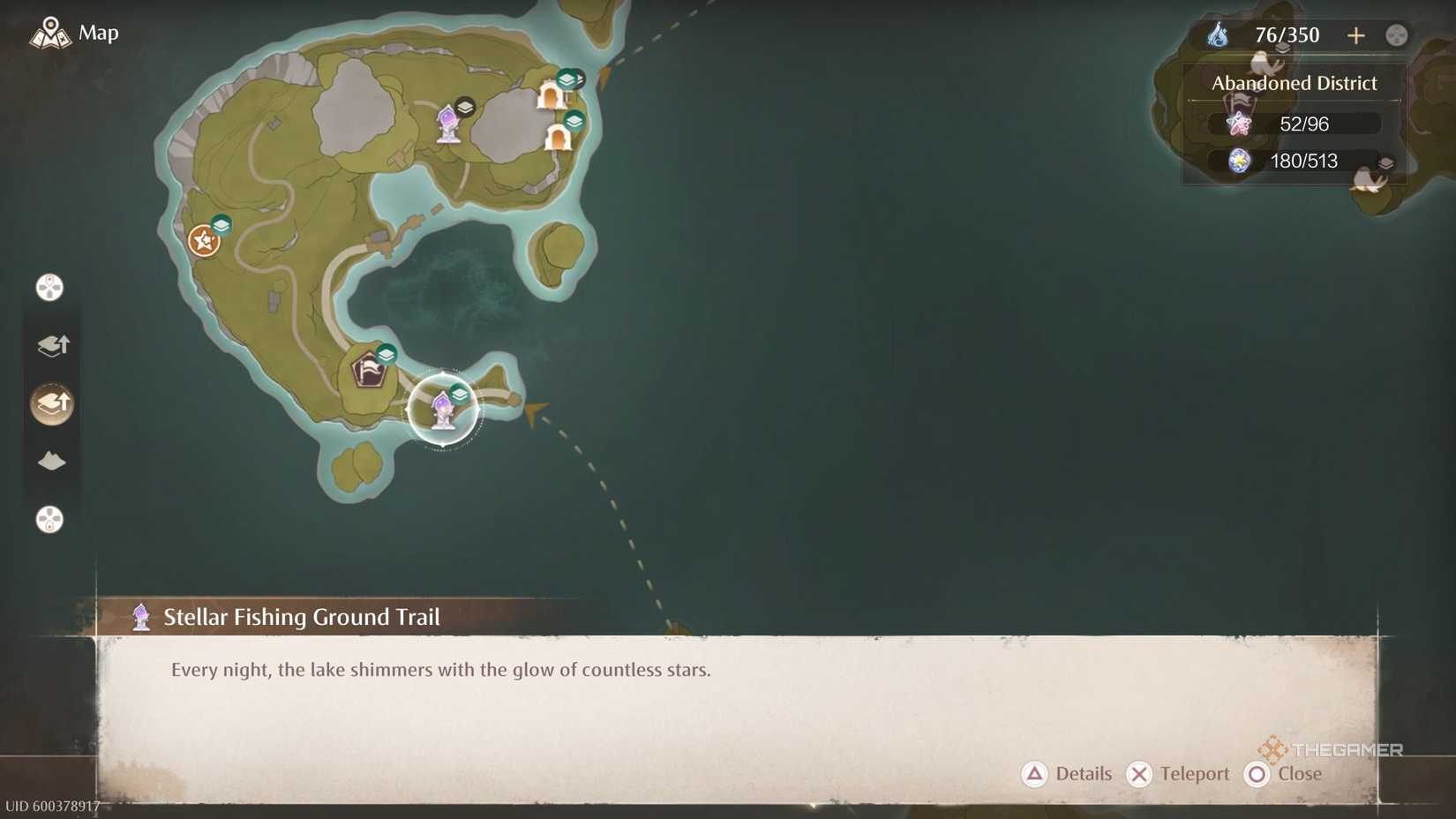
Task: Open the Stellar Fishing Ground Trail info panel
Action: pyautogui.click(x=300, y=617)
